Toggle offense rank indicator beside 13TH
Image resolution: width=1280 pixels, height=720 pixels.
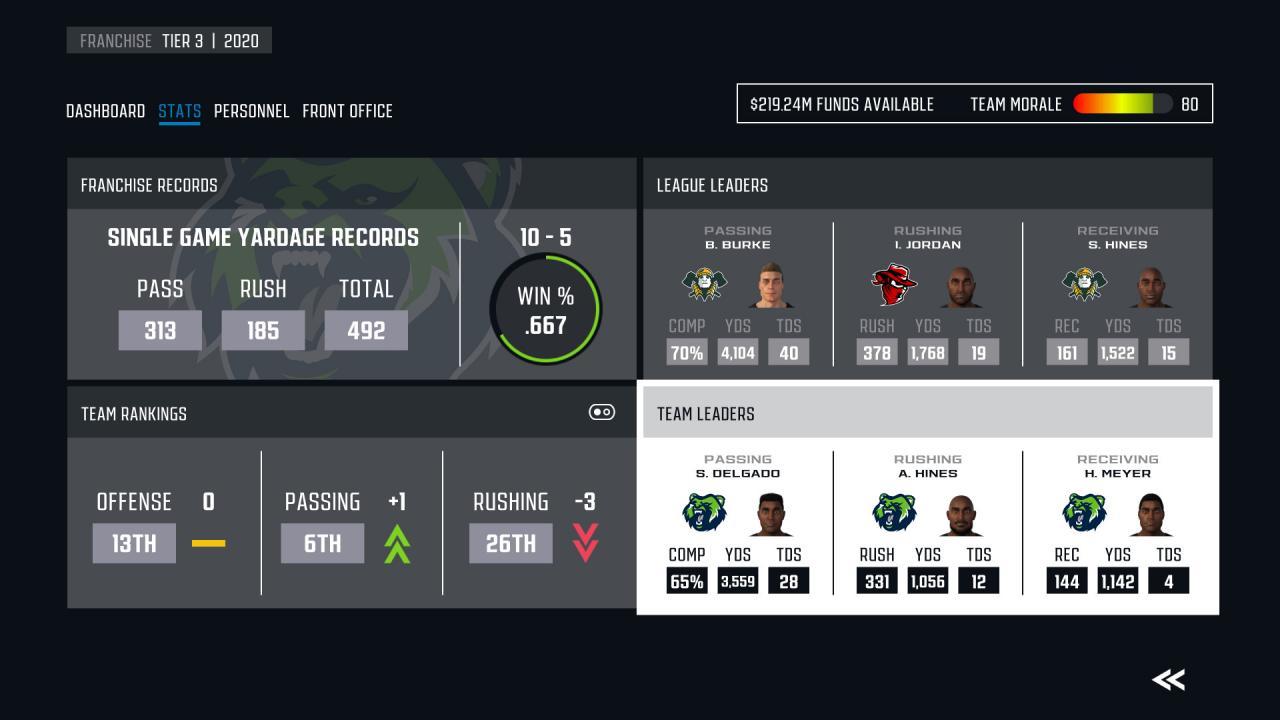pos(209,543)
